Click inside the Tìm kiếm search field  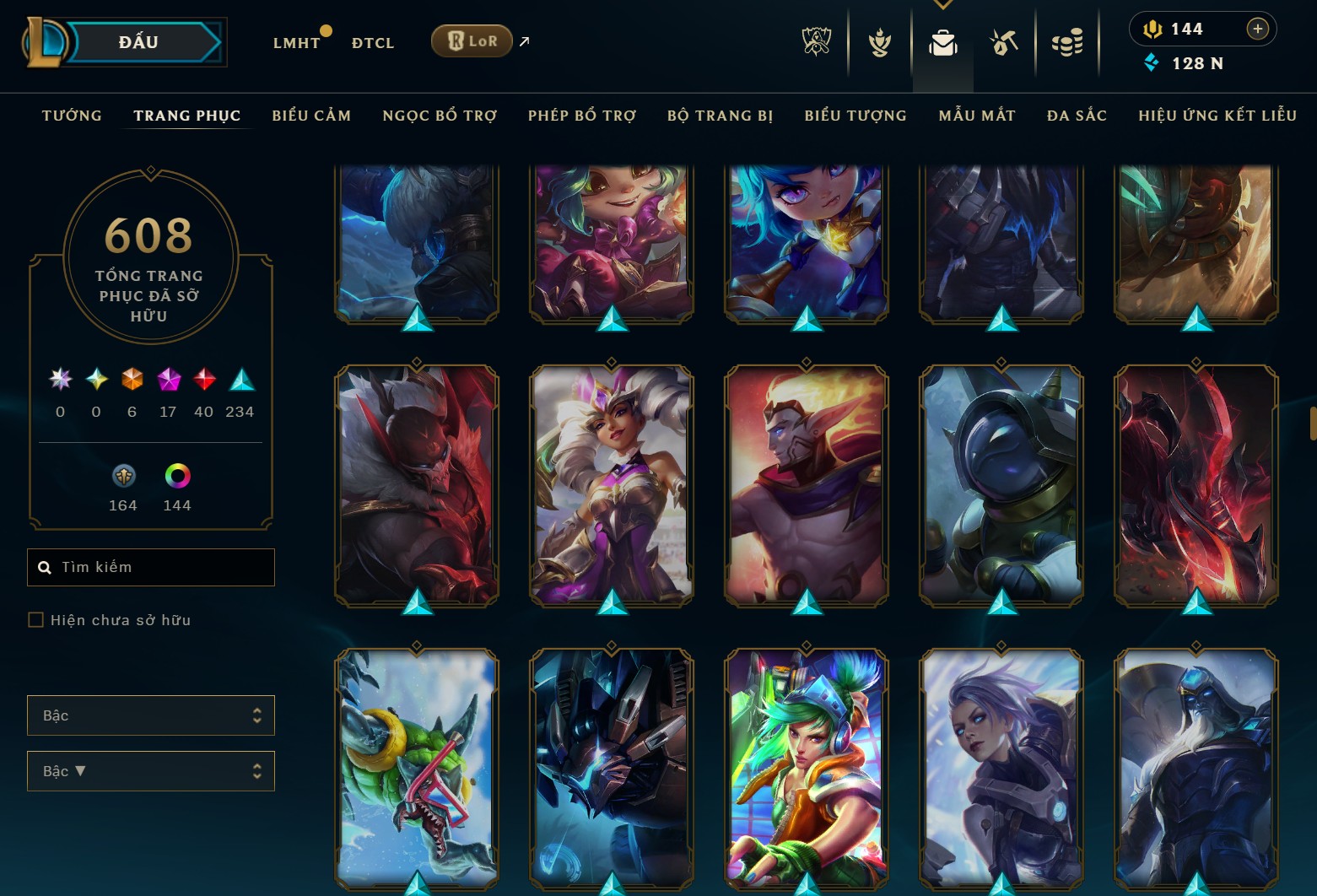(150, 567)
